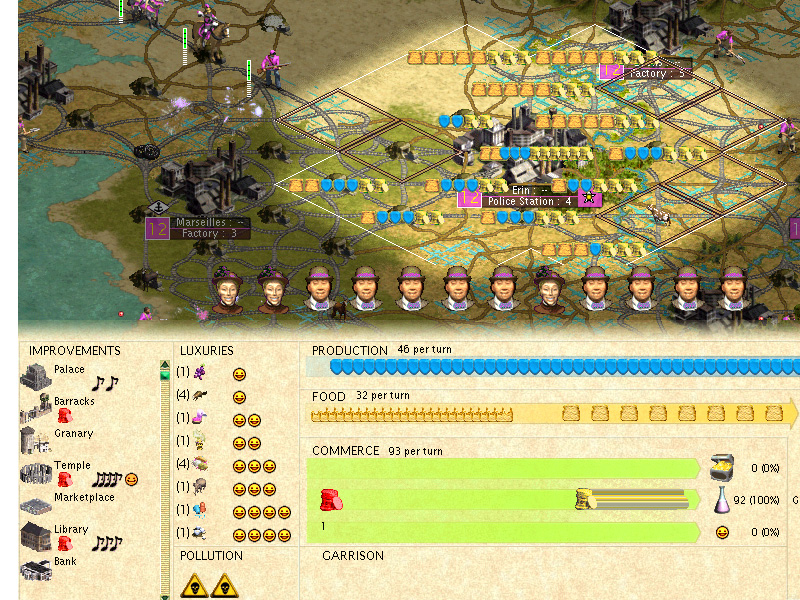Open the Police Station production box
Image resolution: width=800 pixels, height=600 pixels.
tap(529, 201)
